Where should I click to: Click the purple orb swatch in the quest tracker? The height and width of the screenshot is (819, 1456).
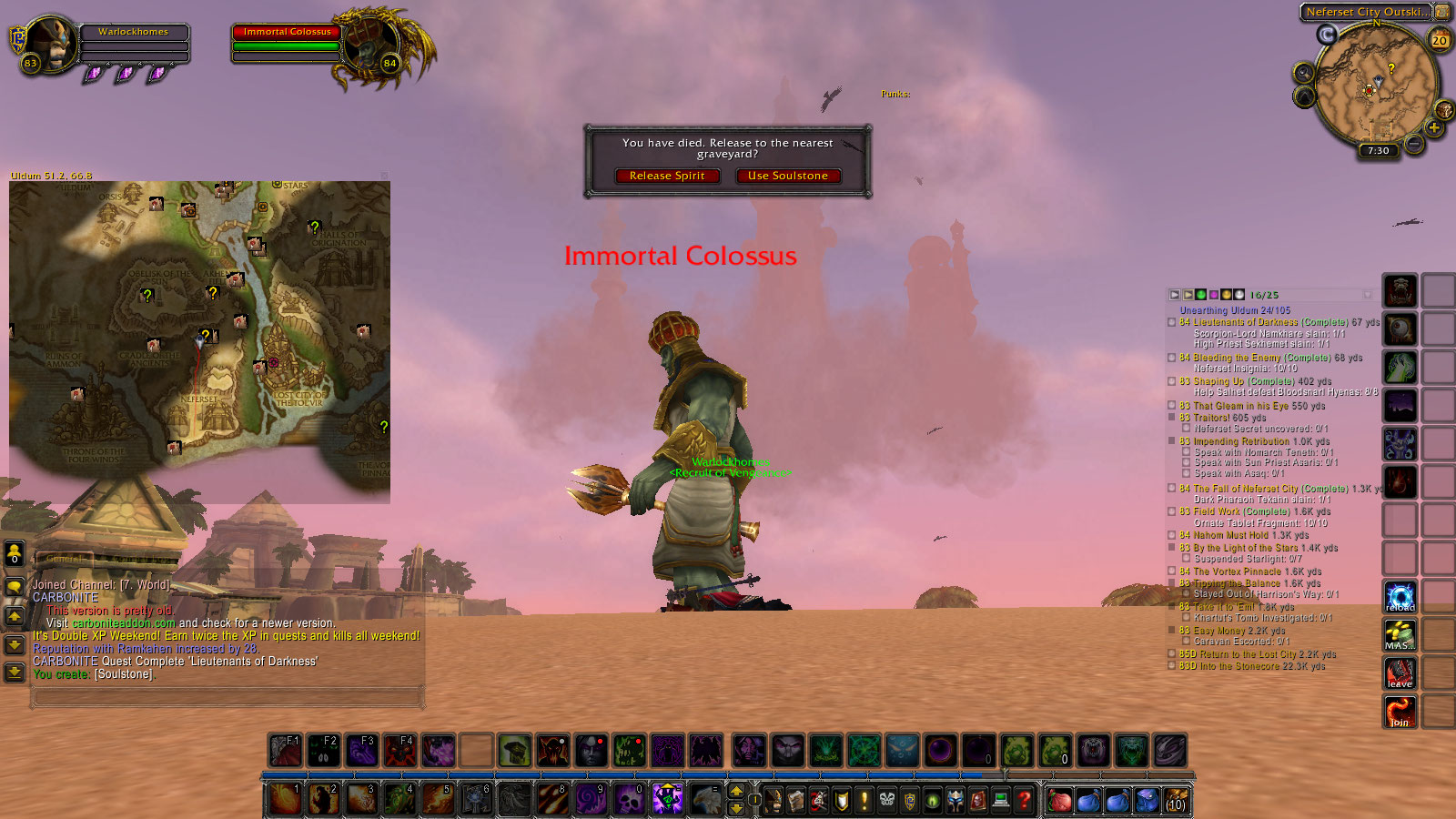pyautogui.click(x=1214, y=294)
